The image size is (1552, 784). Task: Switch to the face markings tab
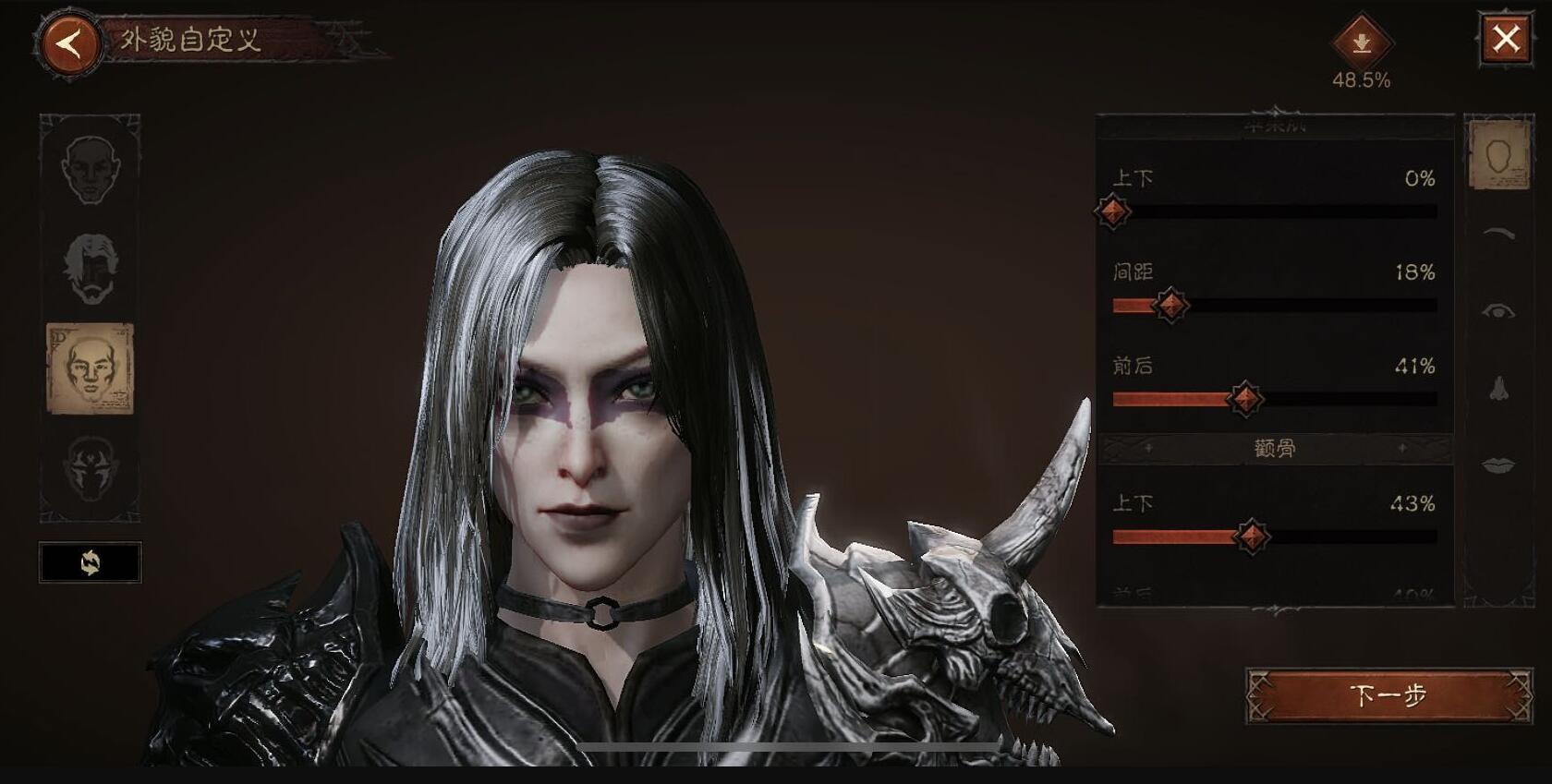[91, 467]
